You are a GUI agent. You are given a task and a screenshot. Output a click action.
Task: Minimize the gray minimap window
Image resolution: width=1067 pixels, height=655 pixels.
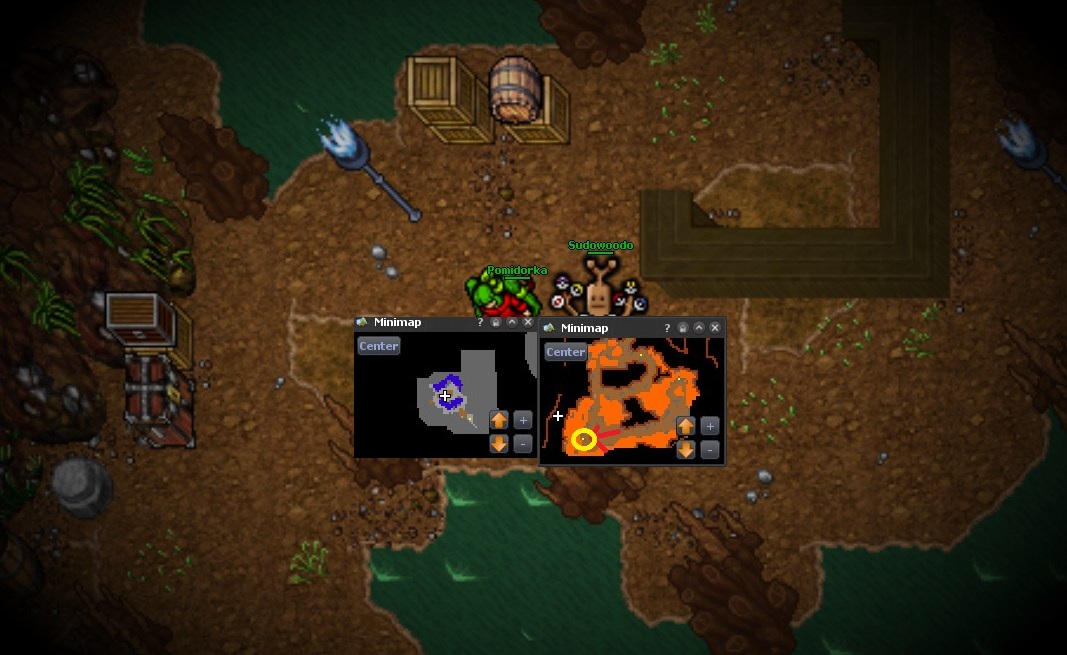point(512,322)
